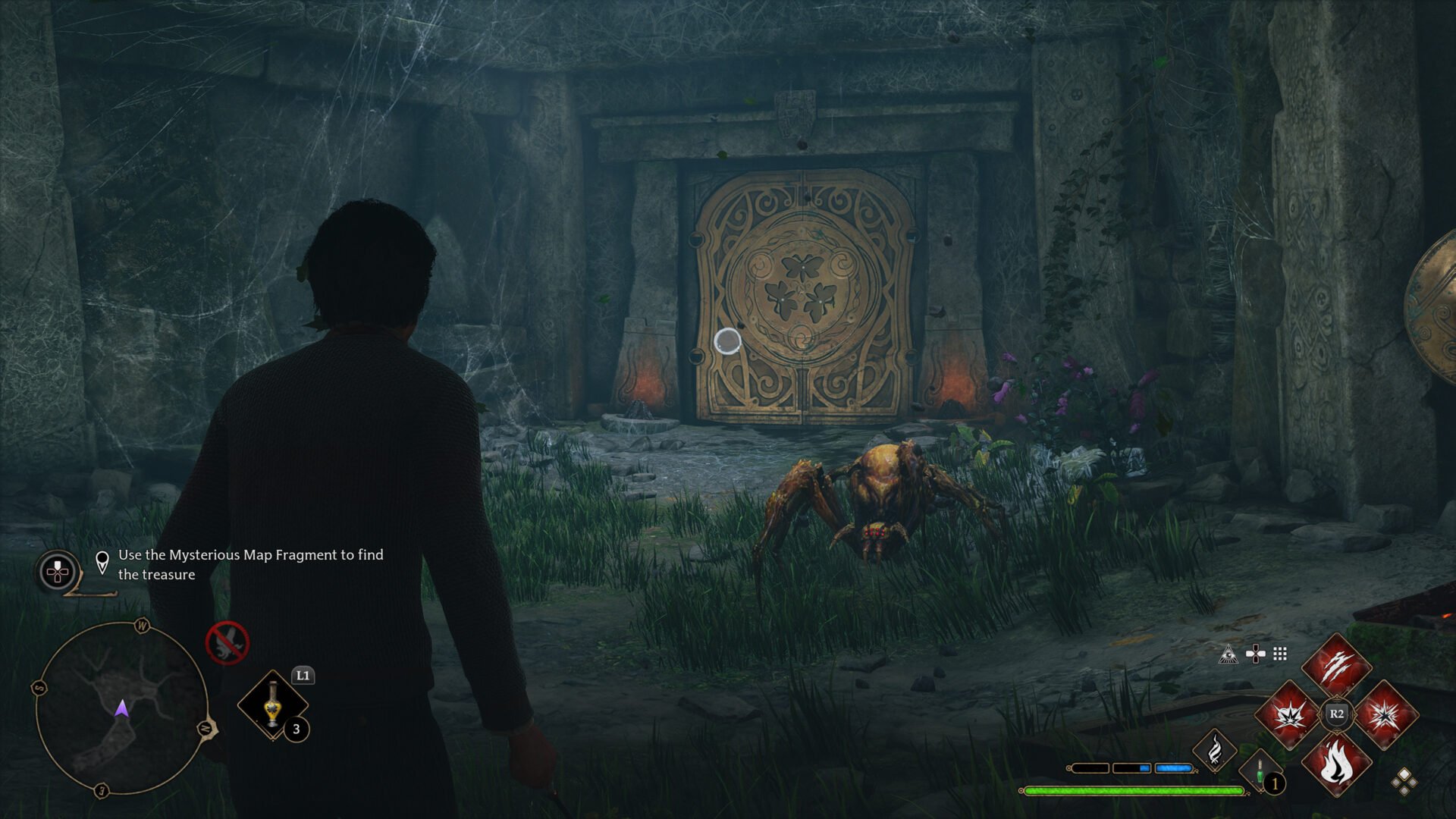Select the R2 cast button prompt
This screenshot has width=1456, height=819.
click(x=1336, y=714)
